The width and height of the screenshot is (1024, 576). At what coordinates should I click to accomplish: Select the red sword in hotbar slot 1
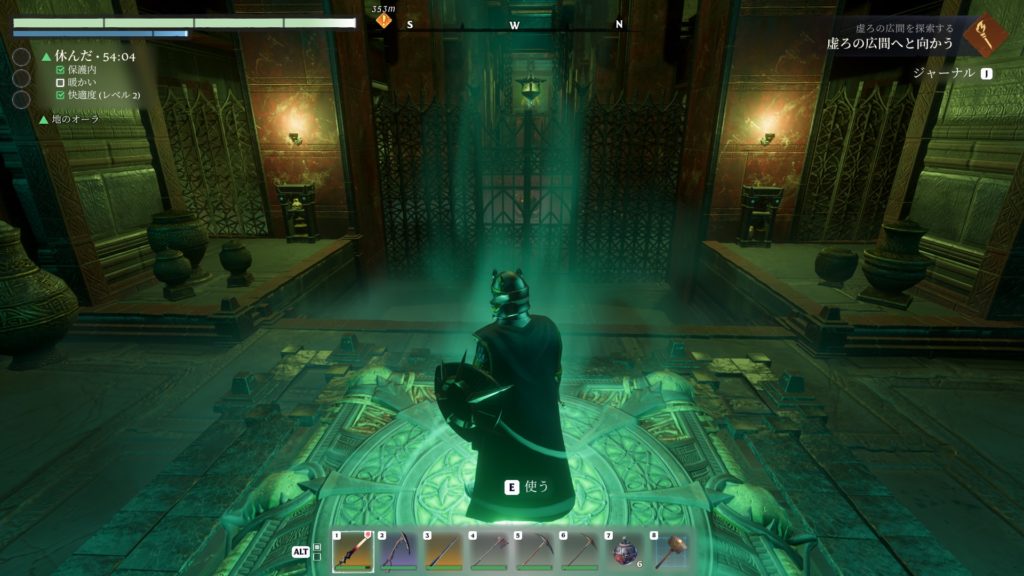click(353, 551)
